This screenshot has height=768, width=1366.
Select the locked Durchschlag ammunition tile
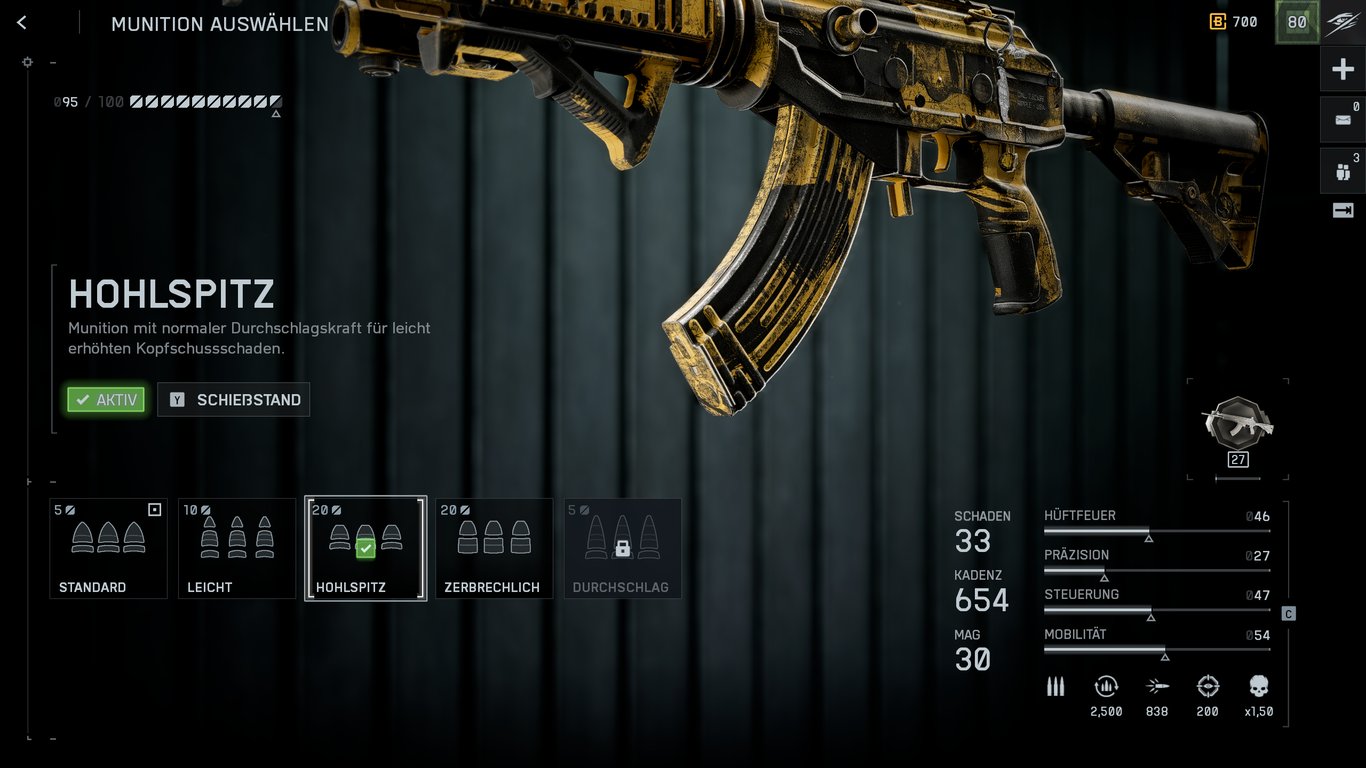coord(622,548)
